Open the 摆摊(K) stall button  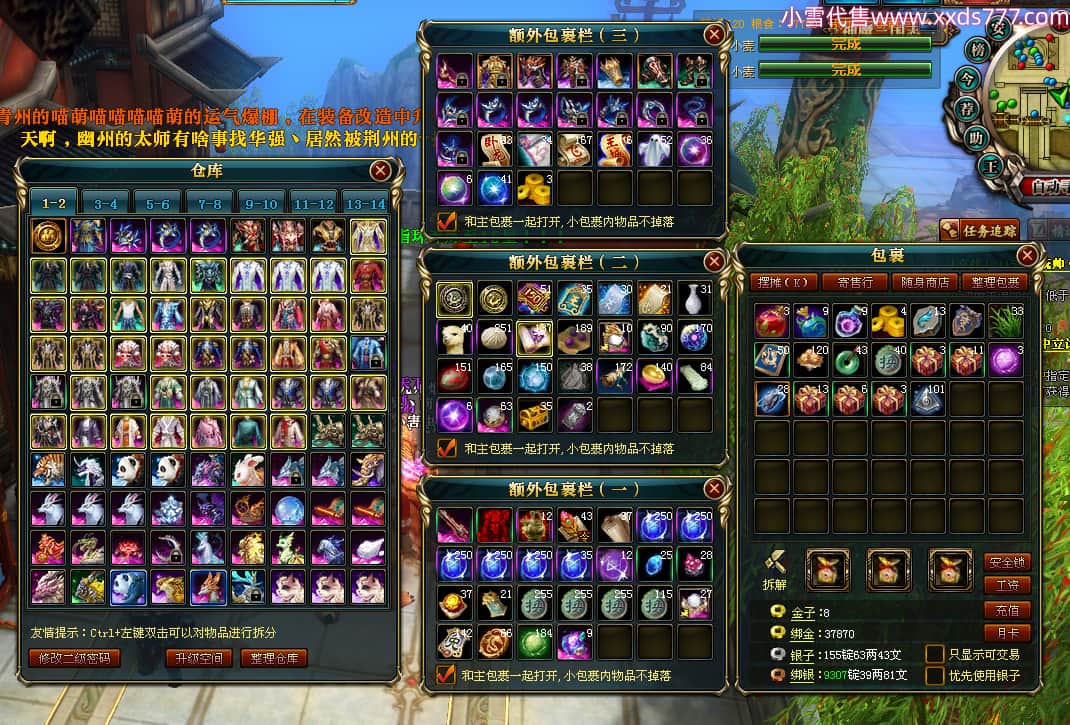pyautogui.click(x=784, y=282)
